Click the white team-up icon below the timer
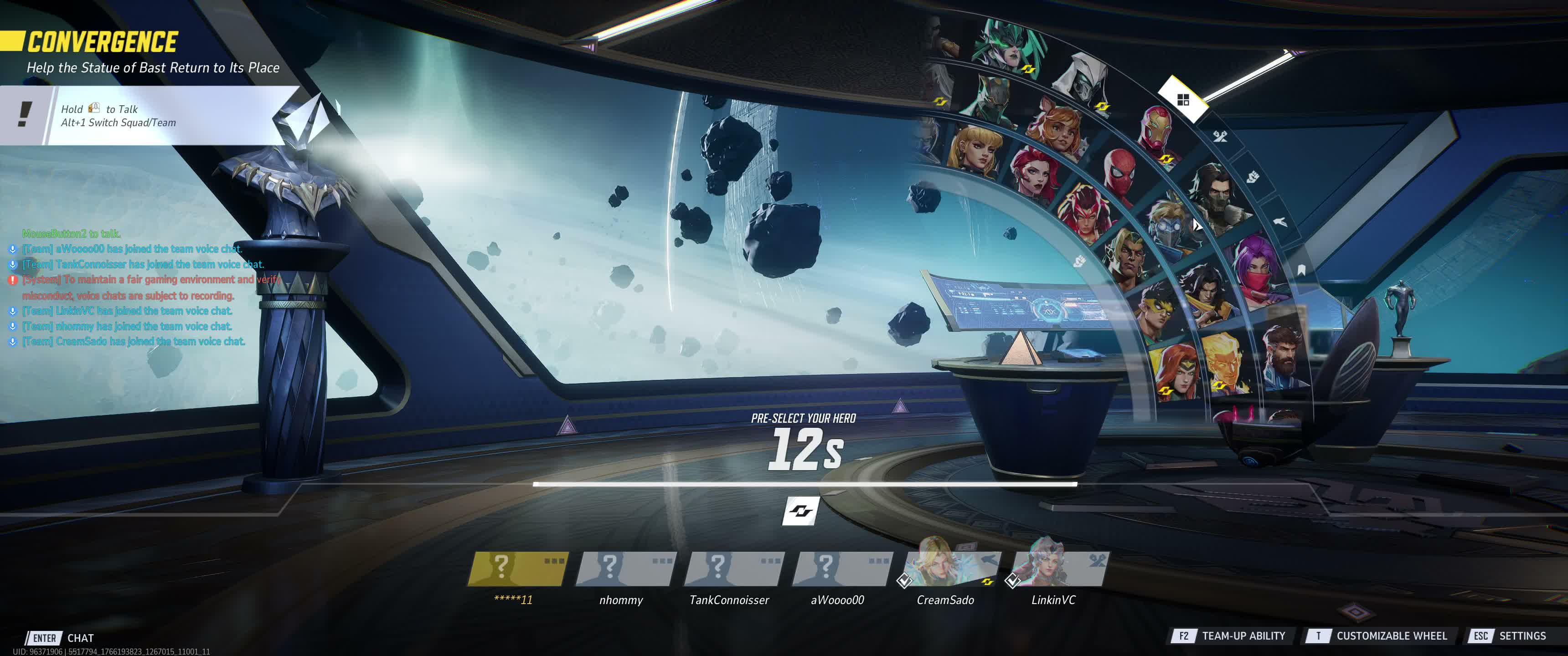The width and height of the screenshot is (1568, 656). click(800, 511)
